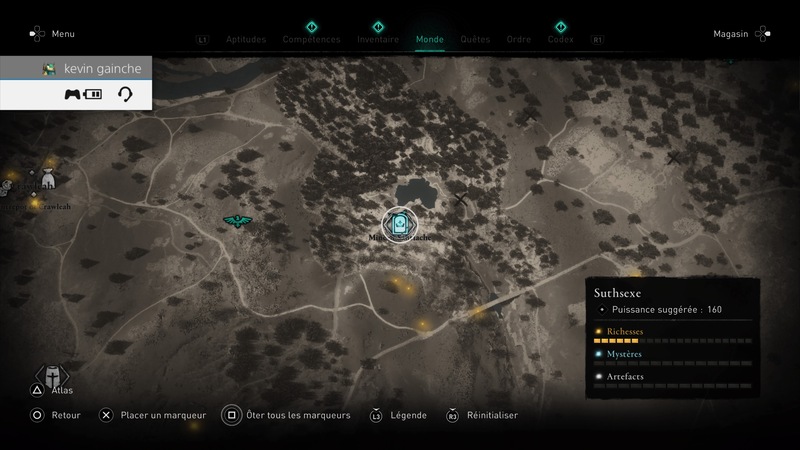Screen dimensions: 800x450
Task: Show the Quêtes tab
Action: pyautogui.click(x=475, y=40)
